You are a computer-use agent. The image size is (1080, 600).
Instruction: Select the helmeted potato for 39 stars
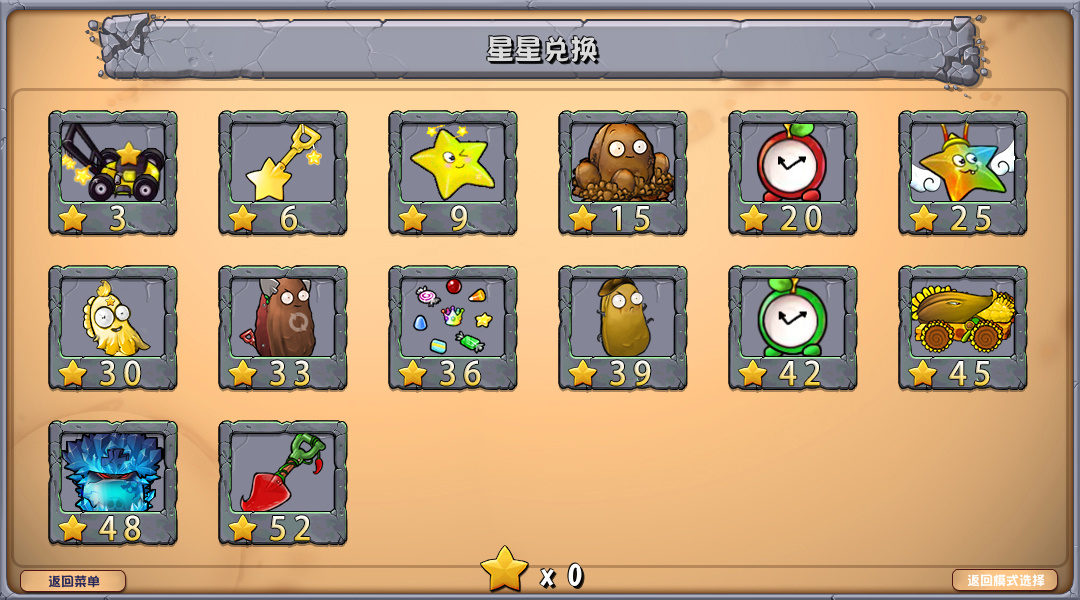pyautogui.click(x=623, y=327)
